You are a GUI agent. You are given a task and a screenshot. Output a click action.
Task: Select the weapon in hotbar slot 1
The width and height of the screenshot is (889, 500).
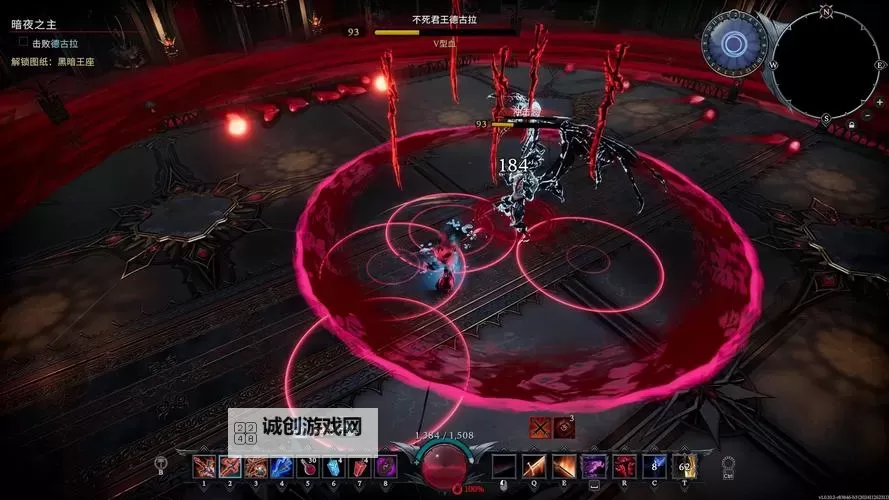pyautogui.click(x=204, y=467)
